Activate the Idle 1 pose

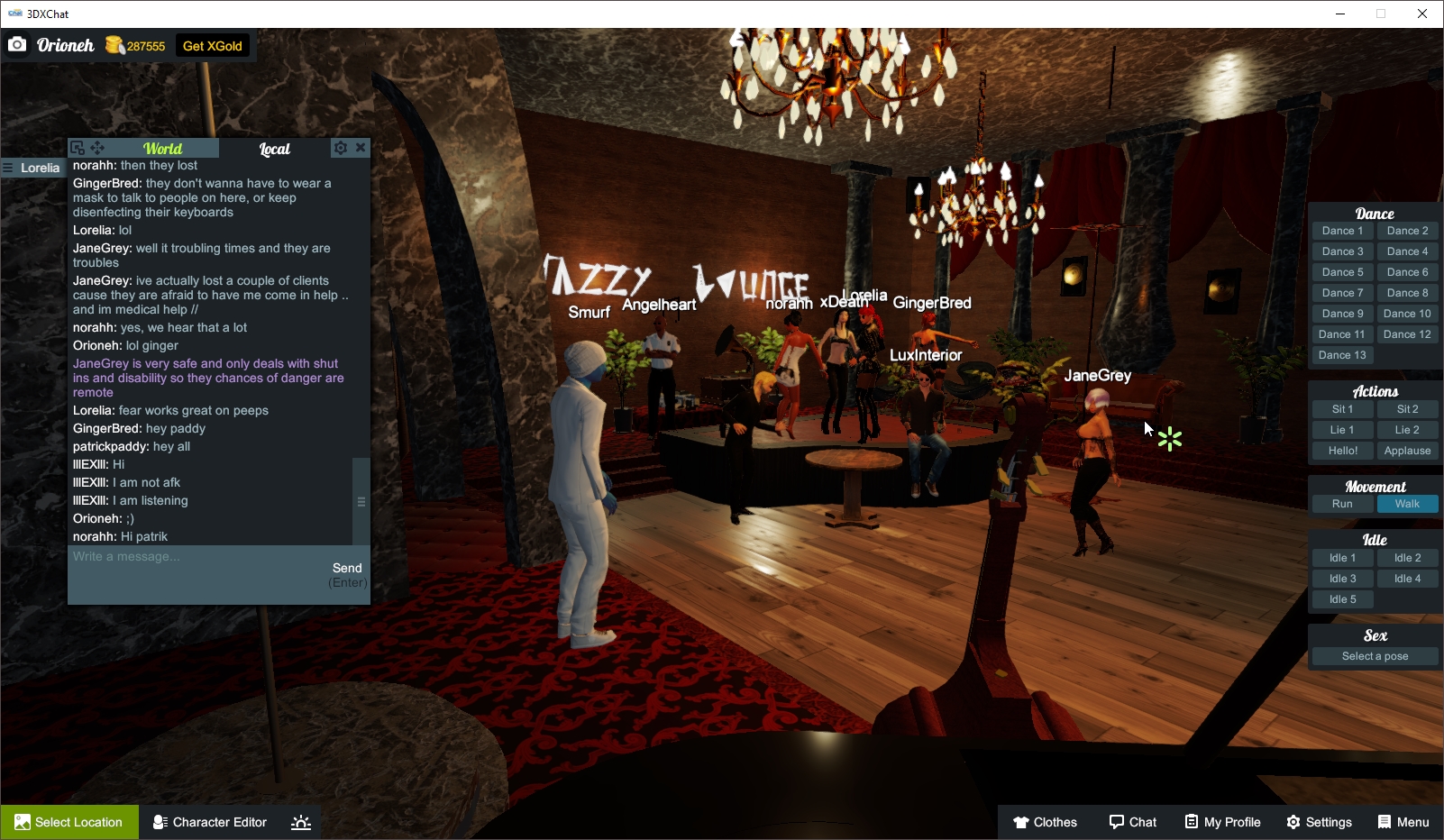click(1342, 557)
